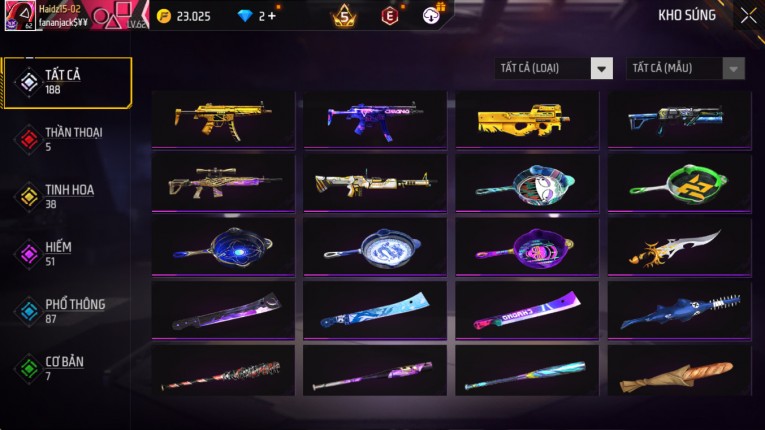
Task: Close the Kho Súng weapon vault
Action: (748, 15)
